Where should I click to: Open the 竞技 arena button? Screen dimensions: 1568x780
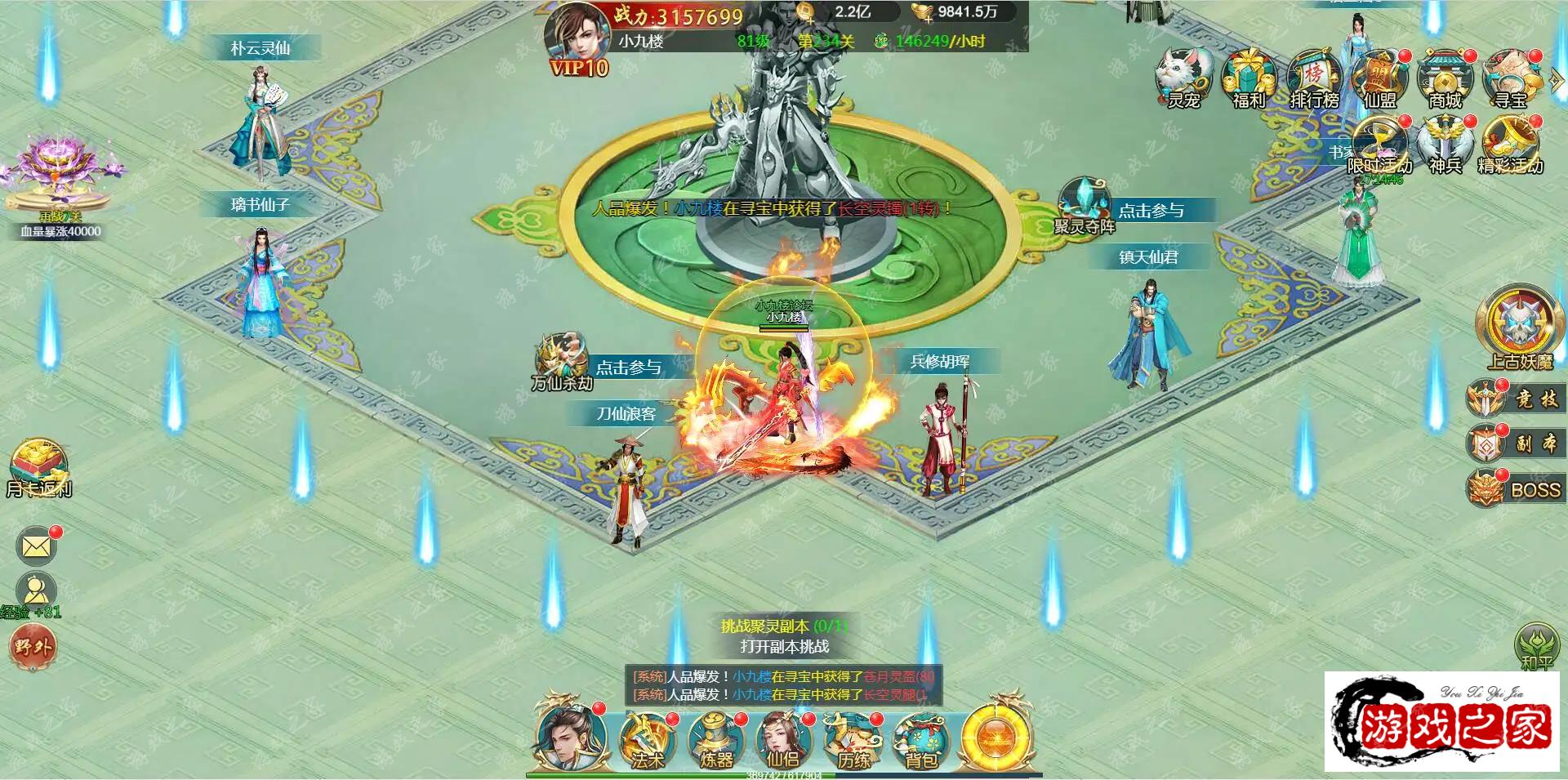point(1514,399)
